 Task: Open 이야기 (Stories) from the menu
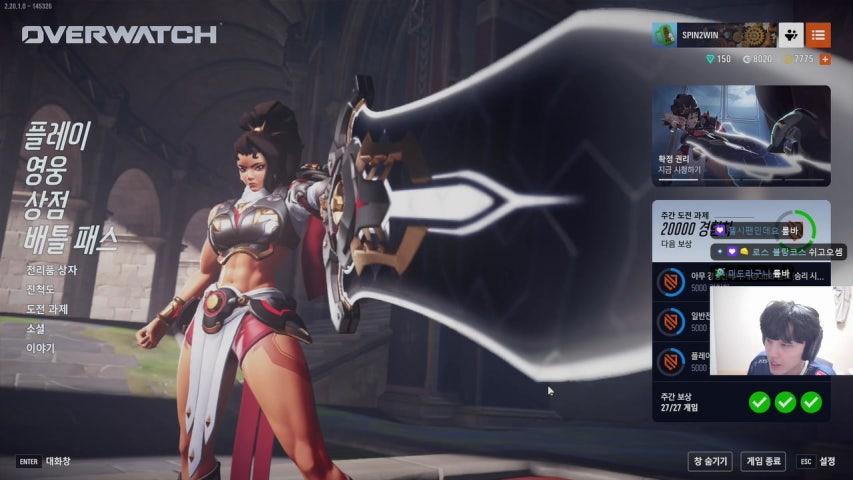pyautogui.click(x=41, y=348)
